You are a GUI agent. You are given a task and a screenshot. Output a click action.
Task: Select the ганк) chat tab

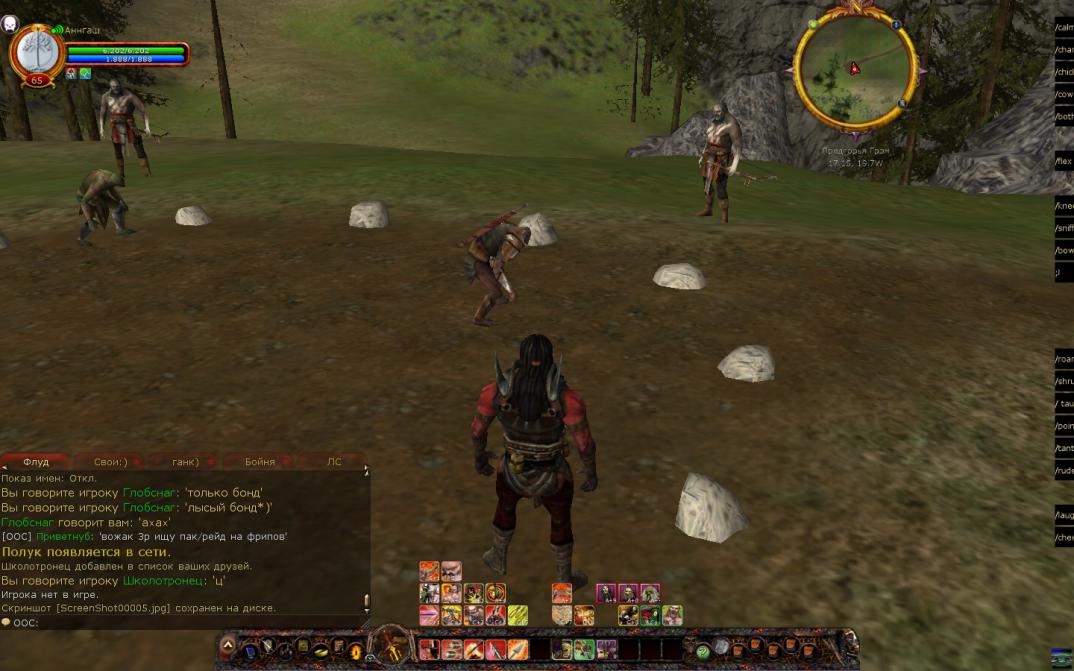[185, 462]
